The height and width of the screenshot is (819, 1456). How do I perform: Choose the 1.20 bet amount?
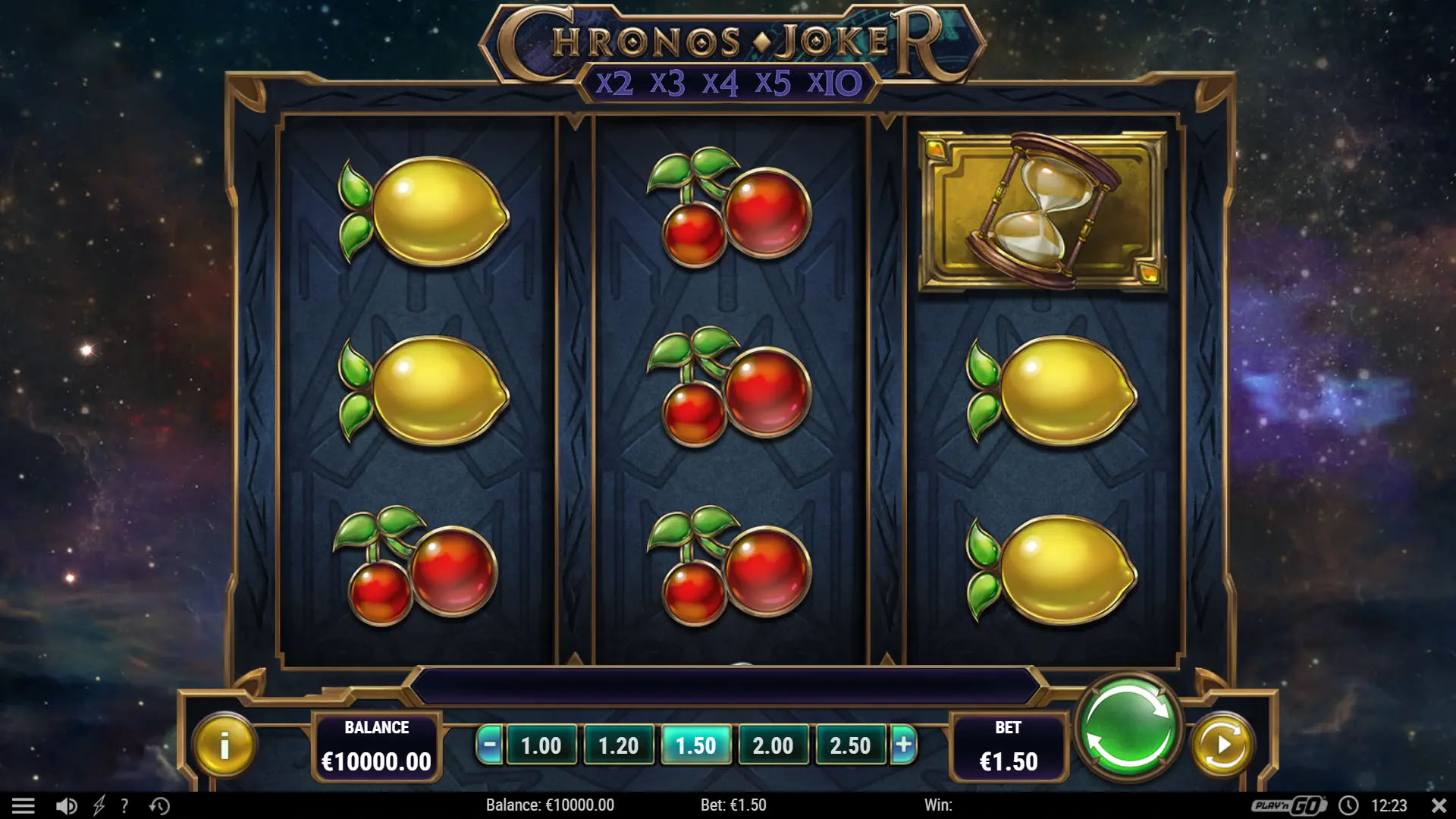click(618, 745)
